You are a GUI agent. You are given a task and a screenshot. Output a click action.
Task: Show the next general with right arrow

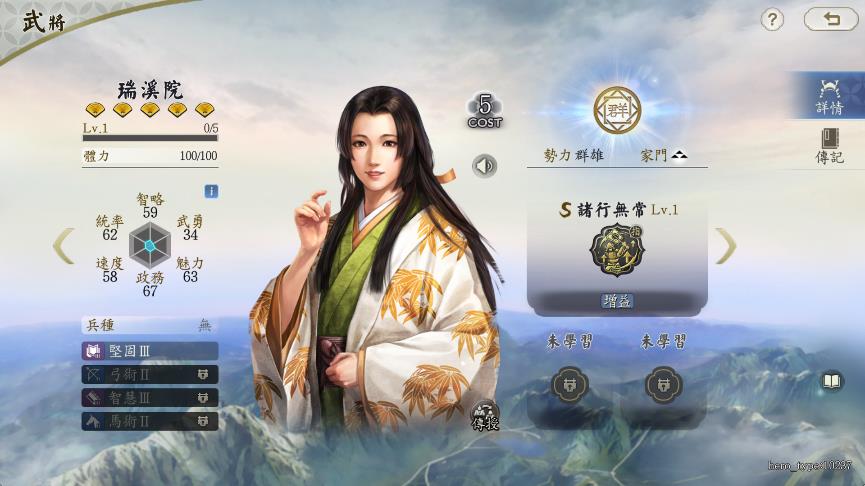point(726,246)
